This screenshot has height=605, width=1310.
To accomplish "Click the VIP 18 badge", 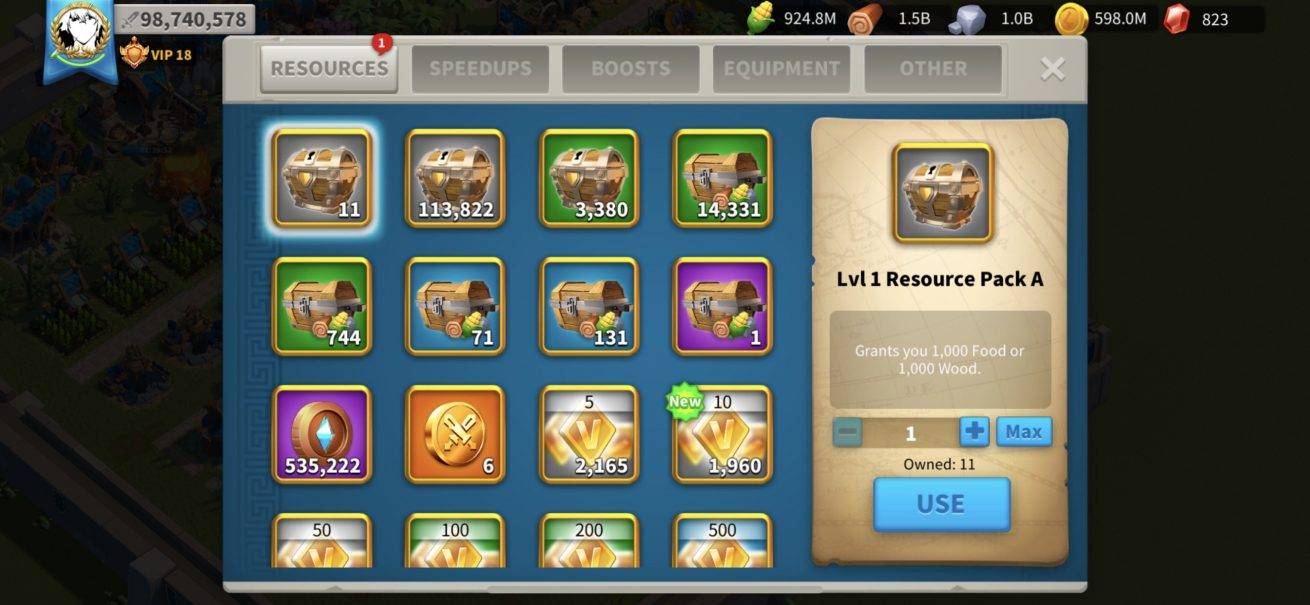I will (156, 54).
